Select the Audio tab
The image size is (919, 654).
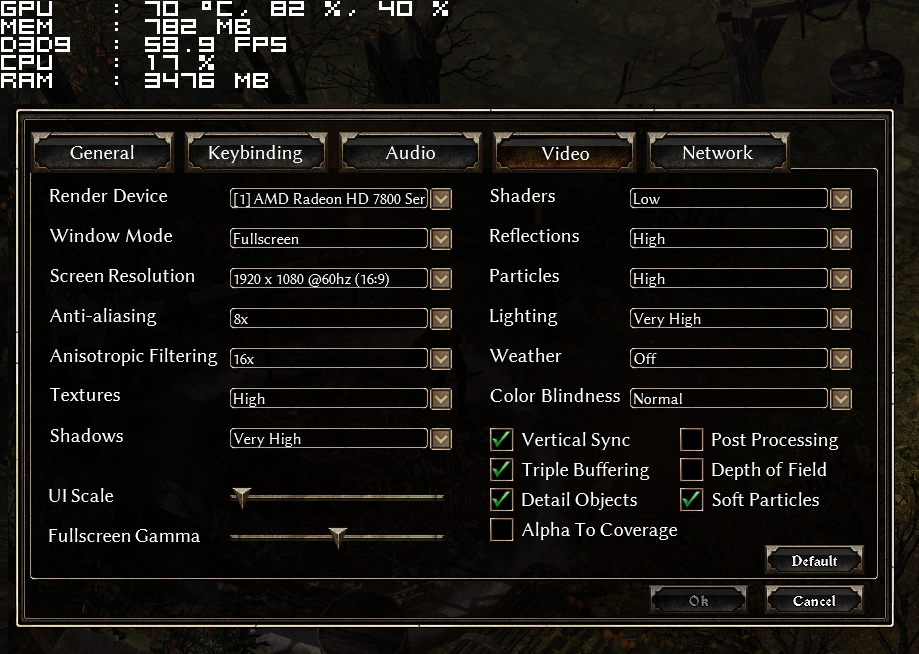point(410,153)
